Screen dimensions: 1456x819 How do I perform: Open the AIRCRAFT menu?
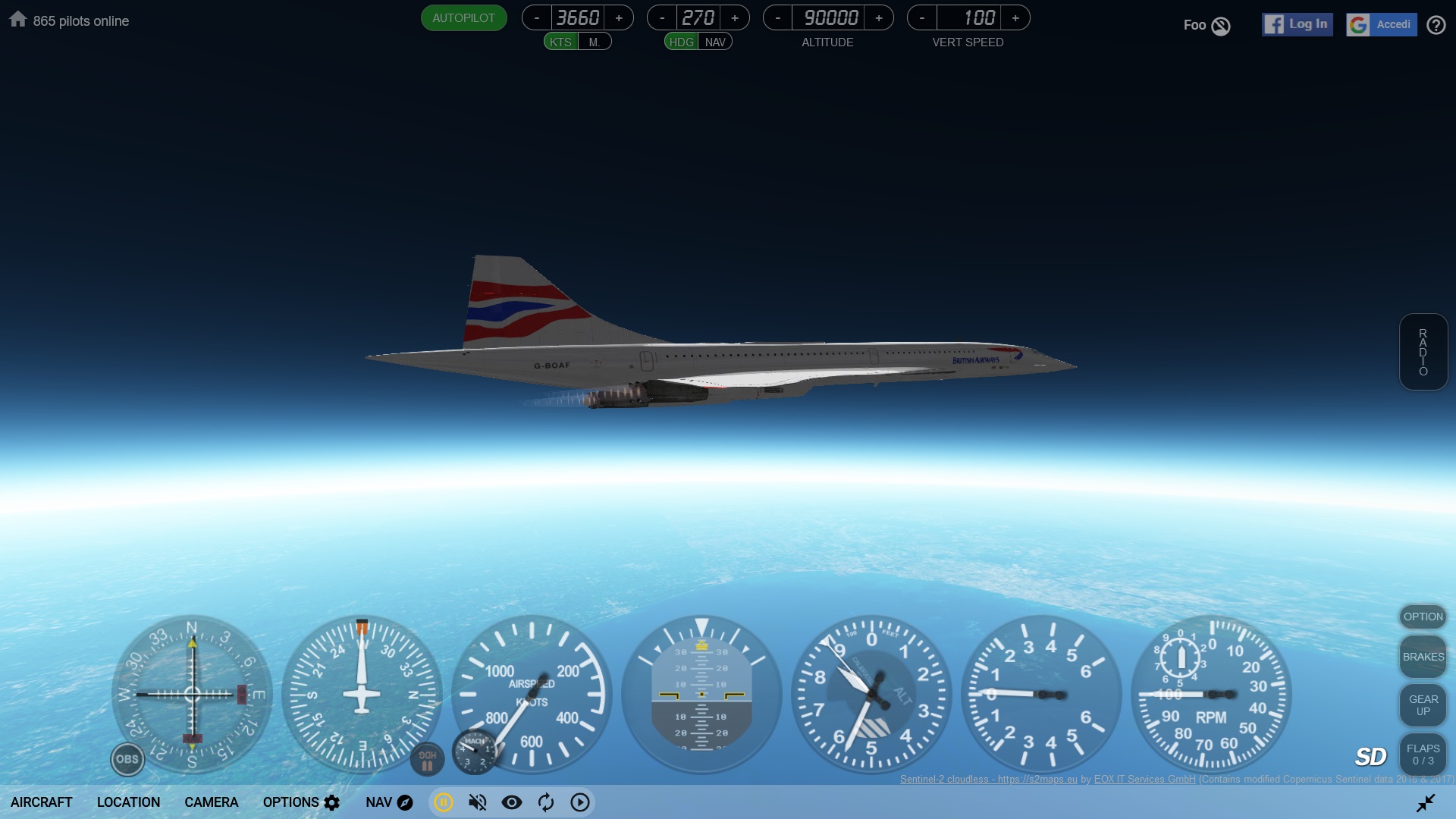42,802
